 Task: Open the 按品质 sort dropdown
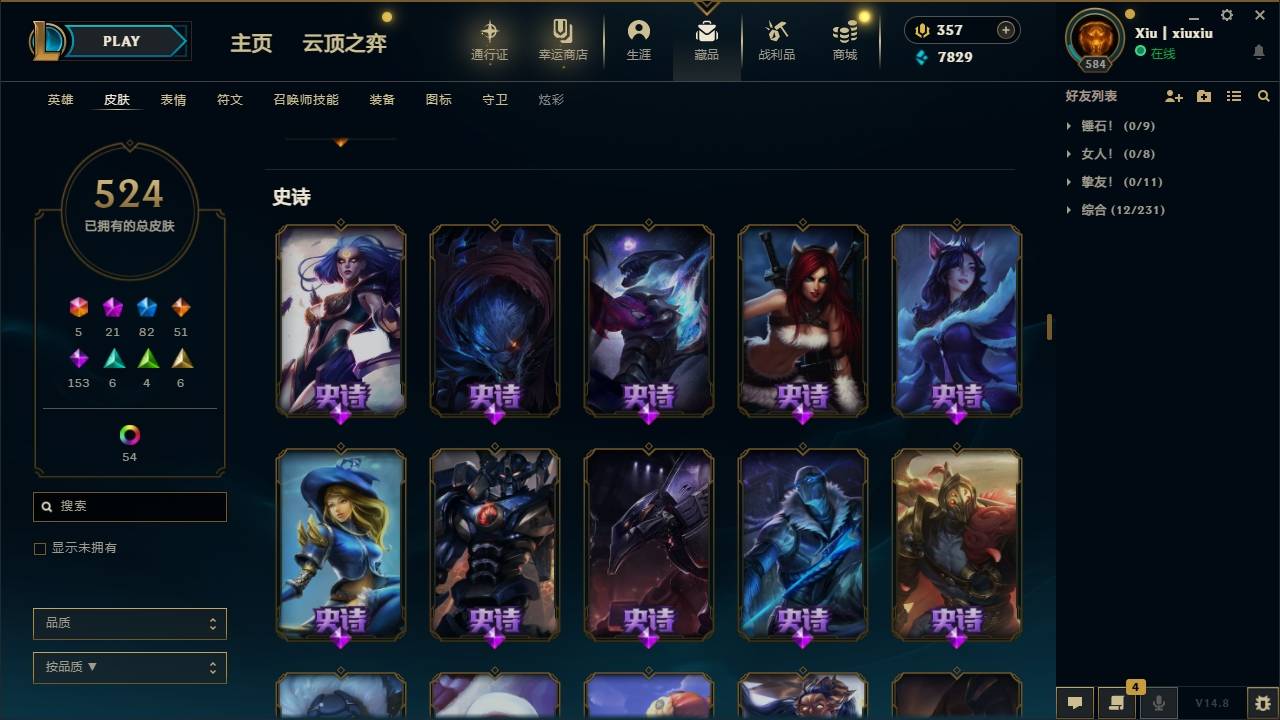pos(129,667)
